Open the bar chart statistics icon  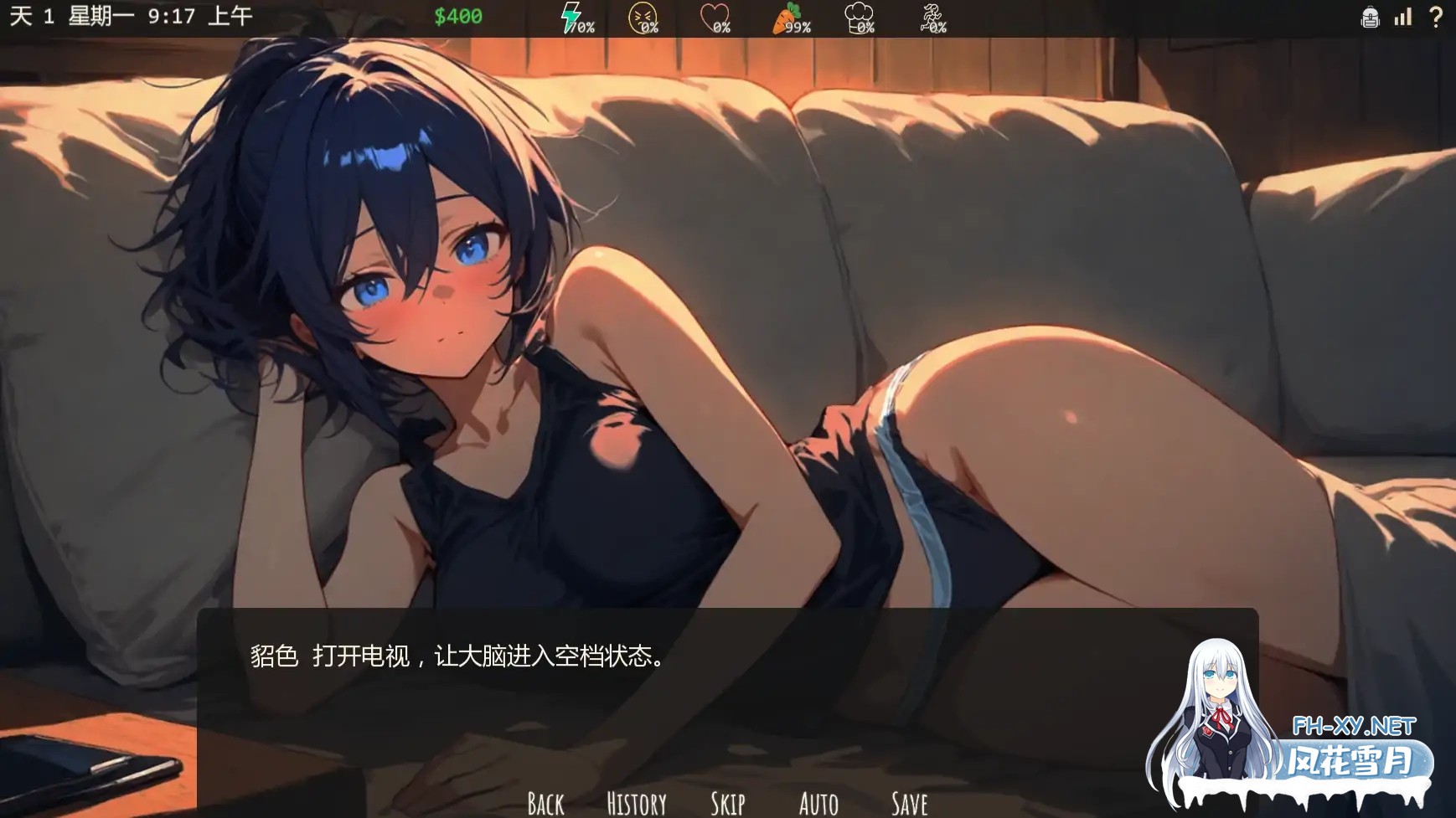tap(1403, 16)
